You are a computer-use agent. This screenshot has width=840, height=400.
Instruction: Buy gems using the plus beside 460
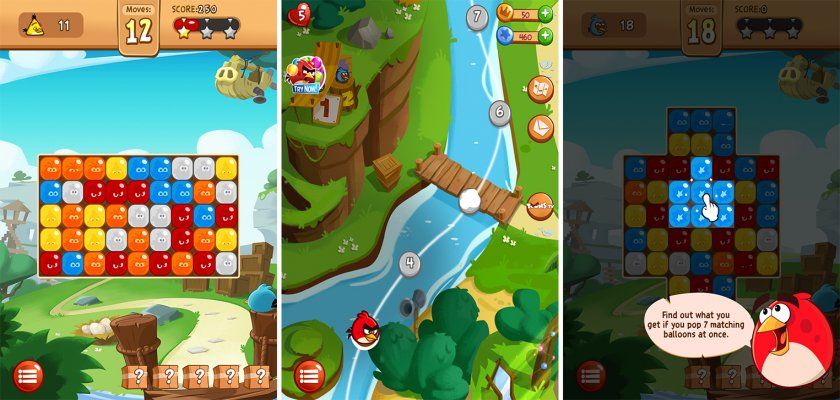pos(546,36)
